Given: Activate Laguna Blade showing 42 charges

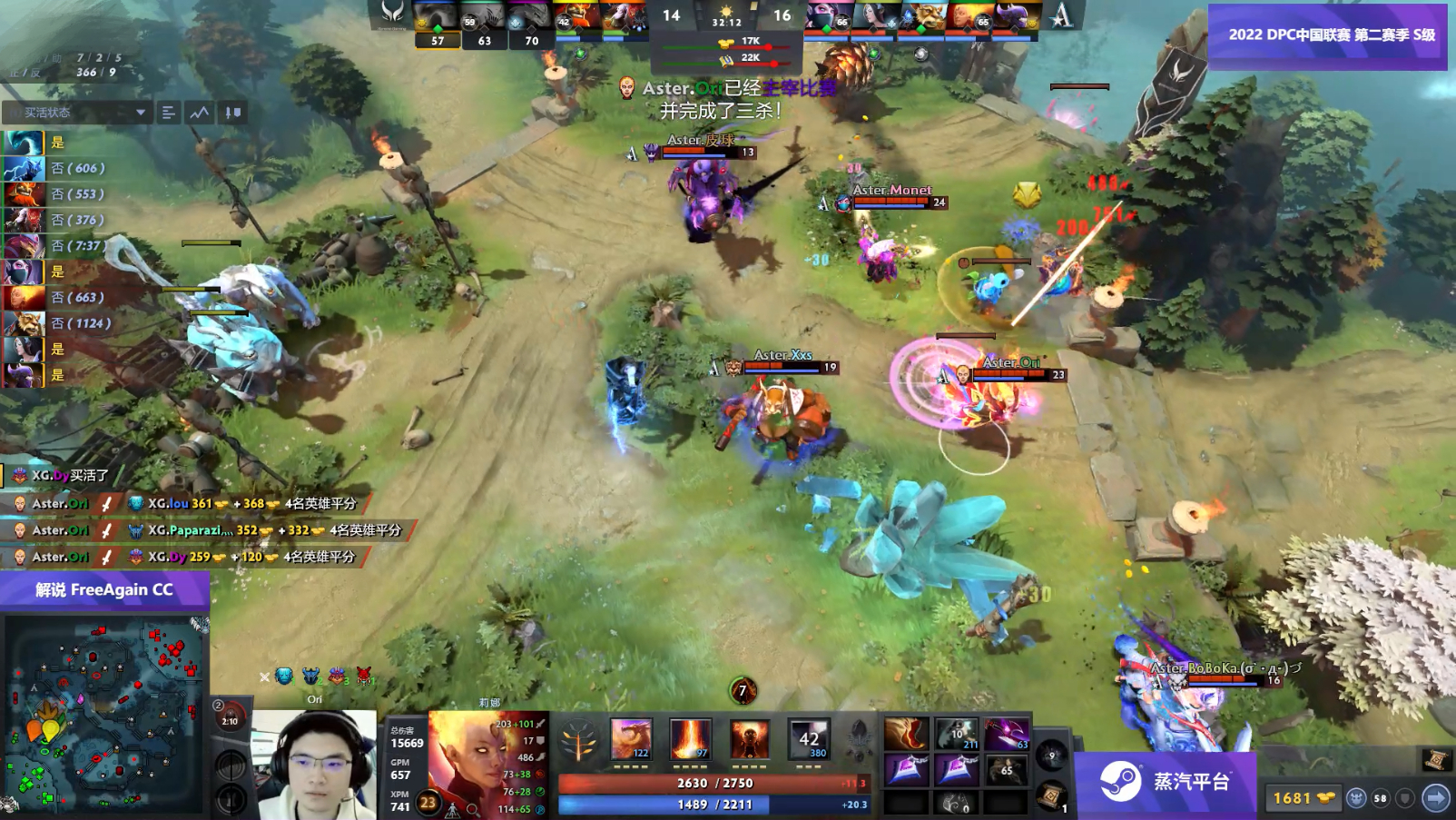Looking at the screenshot, I should pyautogui.click(x=809, y=737).
